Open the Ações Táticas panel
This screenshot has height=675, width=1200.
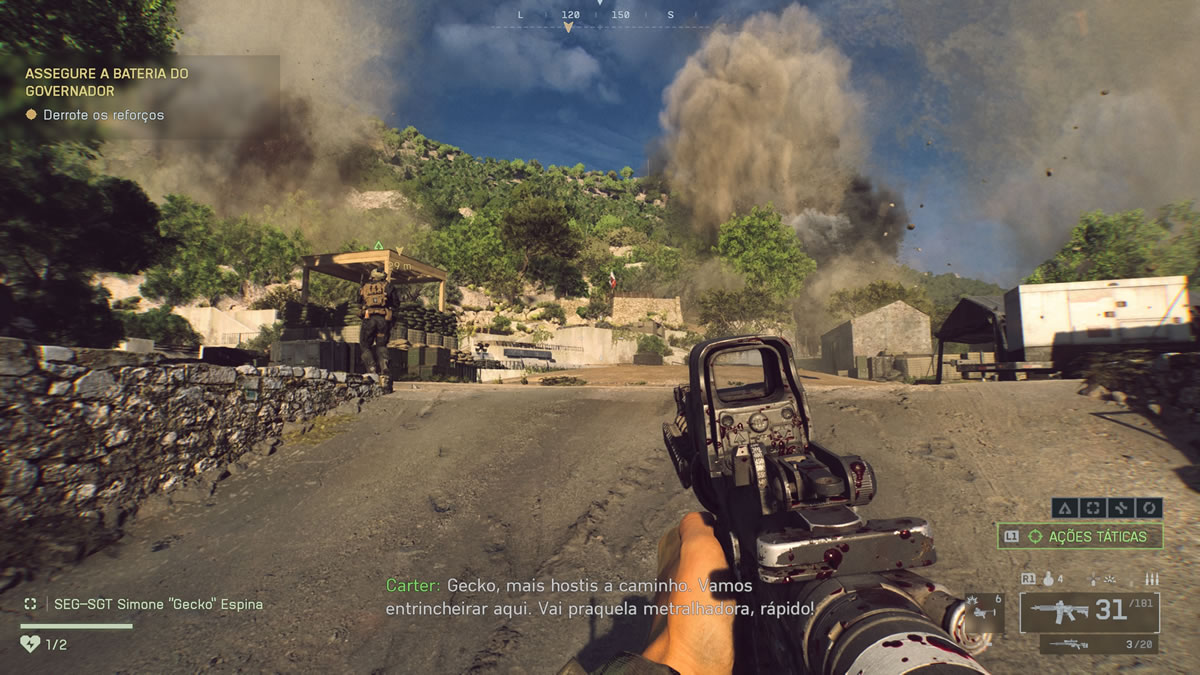(x=1080, y=537)
